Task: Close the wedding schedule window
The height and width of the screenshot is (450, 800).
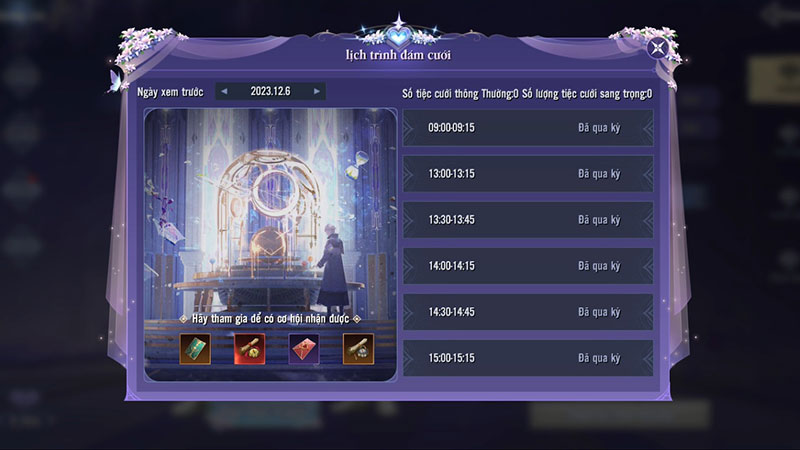Action: (657, 48)
